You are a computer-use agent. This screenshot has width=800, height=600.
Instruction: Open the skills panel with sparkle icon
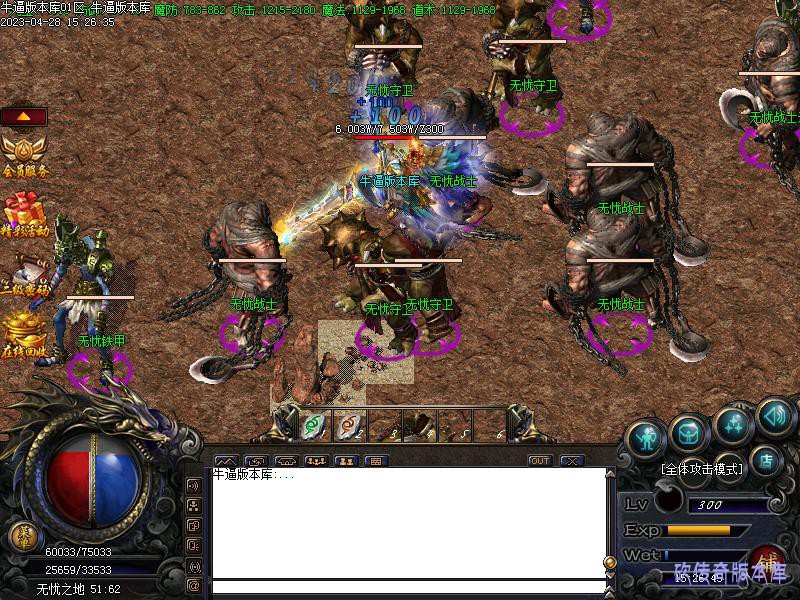735,425
